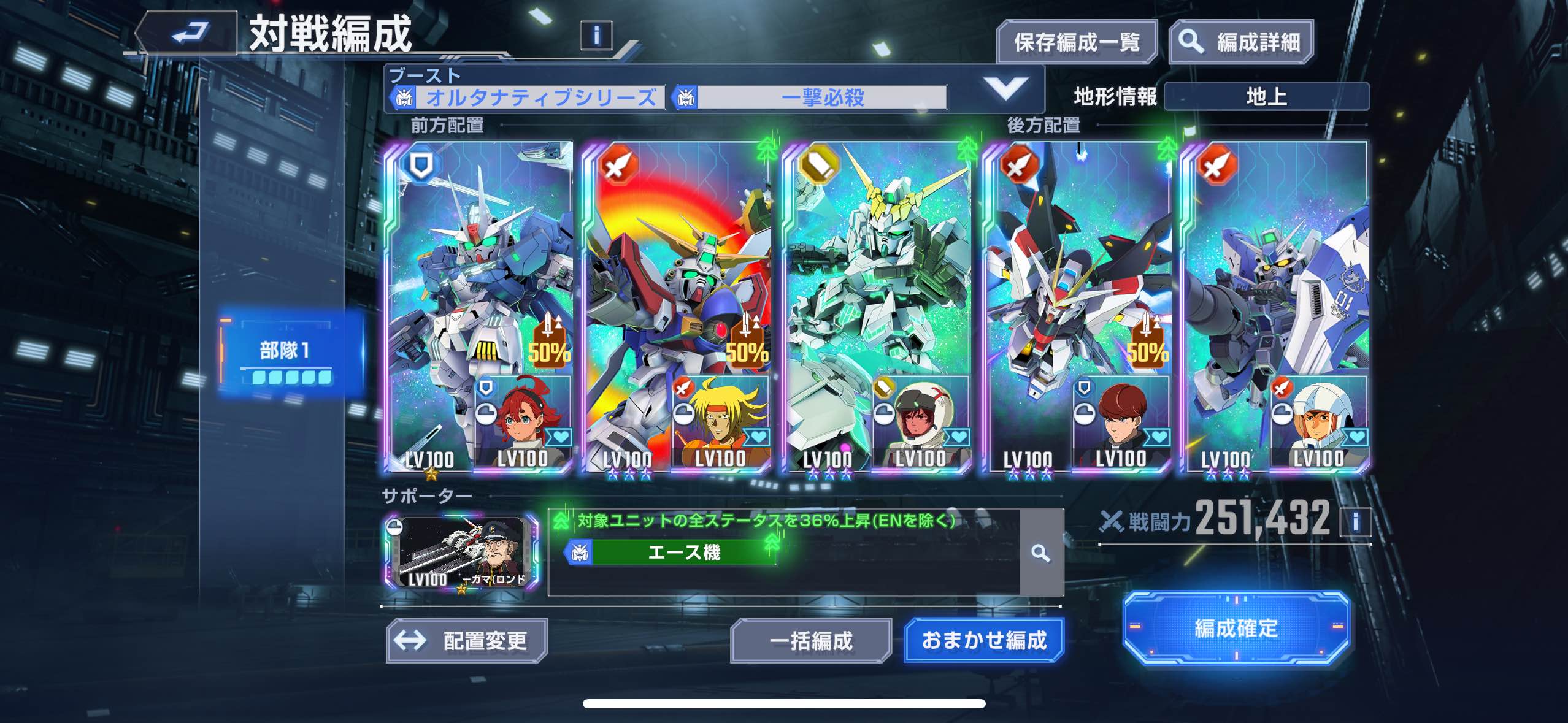Expand the ブースト dropdown arrow
The height and width of the screenshot is (723, 1568).
click(x=1005, y=89)
